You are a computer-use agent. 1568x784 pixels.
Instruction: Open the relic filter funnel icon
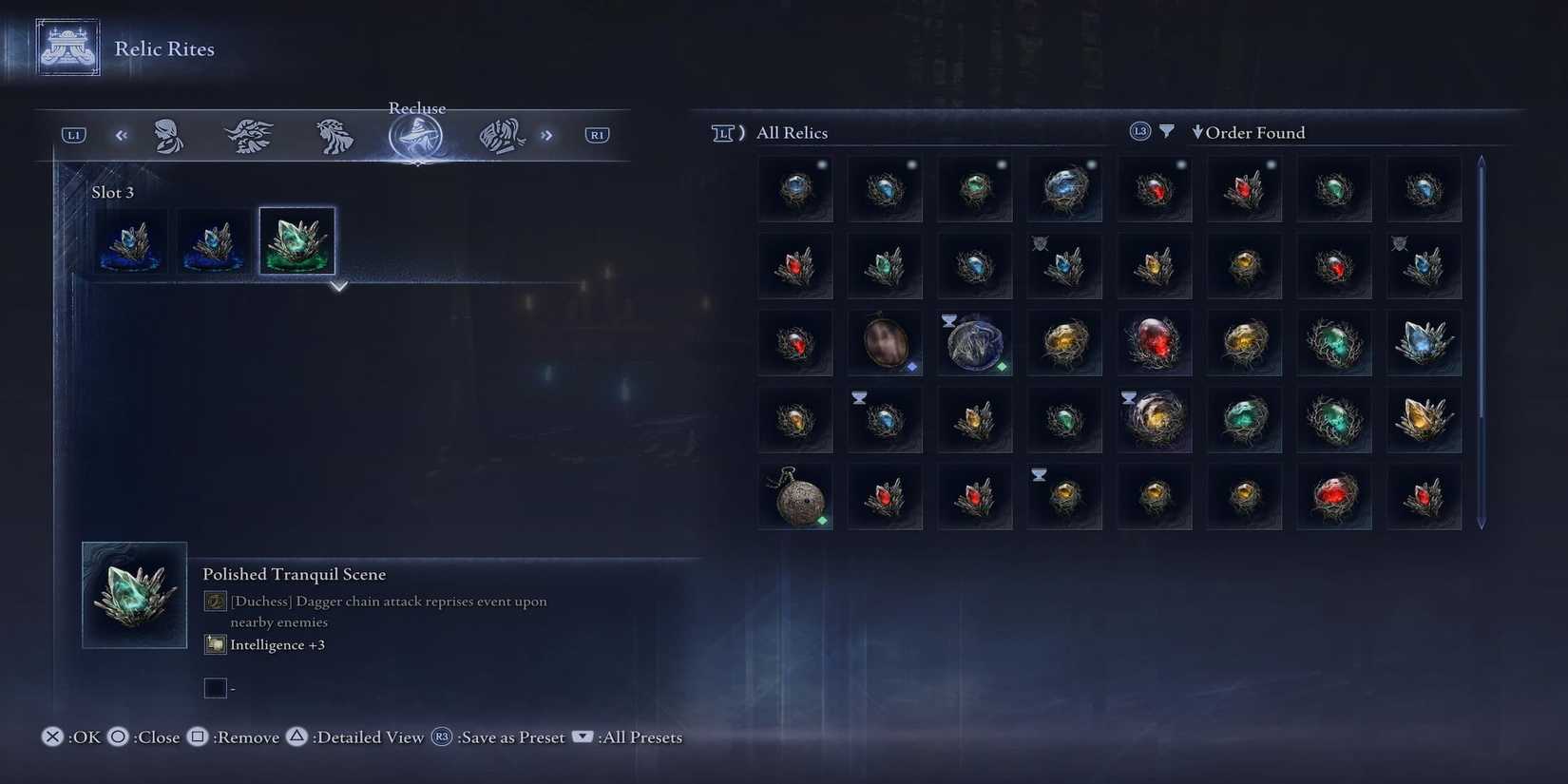pos(1167,131)
